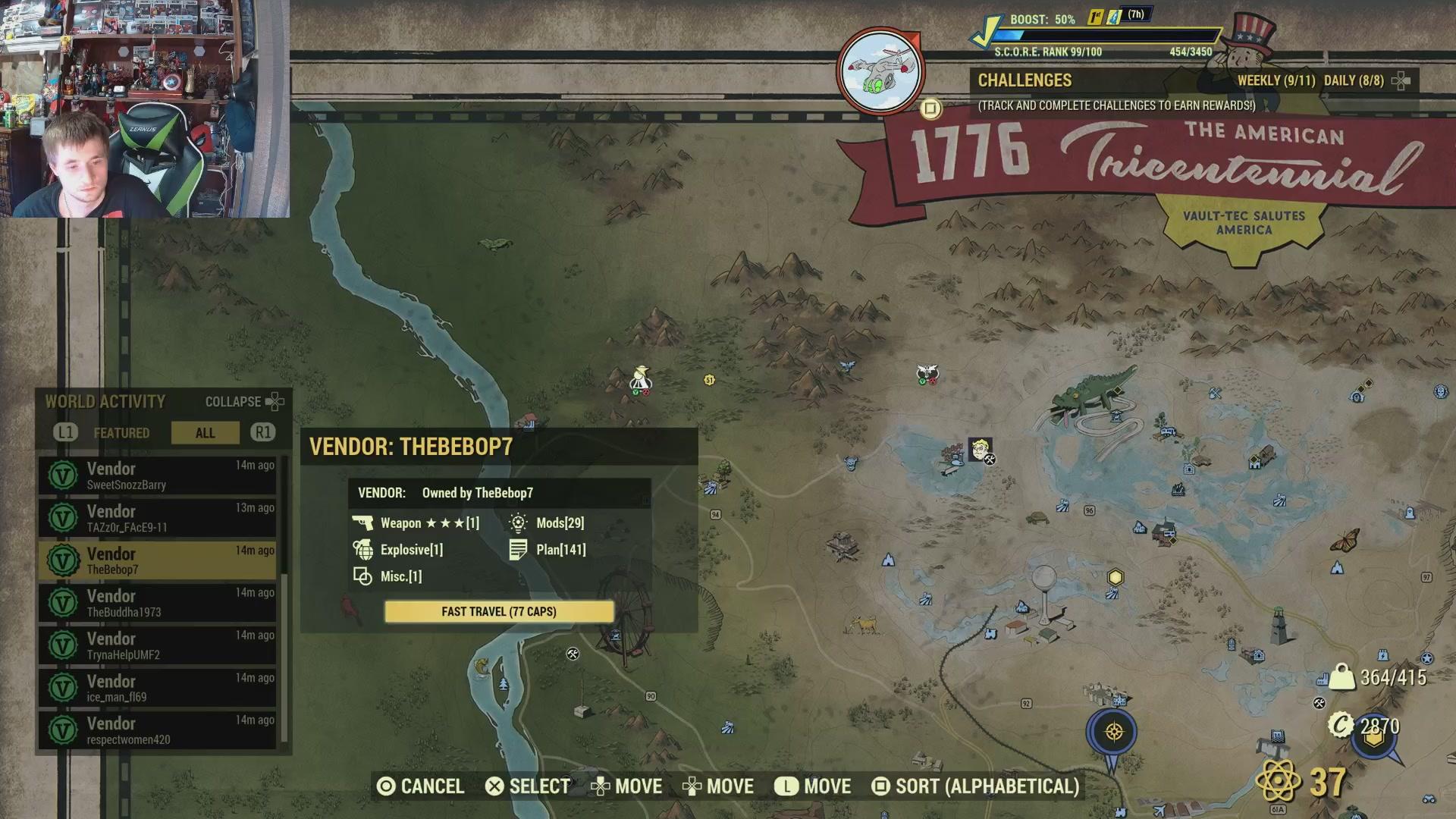The width and height of the screenshot is (1456, 819).
Task: Select the TheBuddha1973 vendor row
Action: click(158, 604)
